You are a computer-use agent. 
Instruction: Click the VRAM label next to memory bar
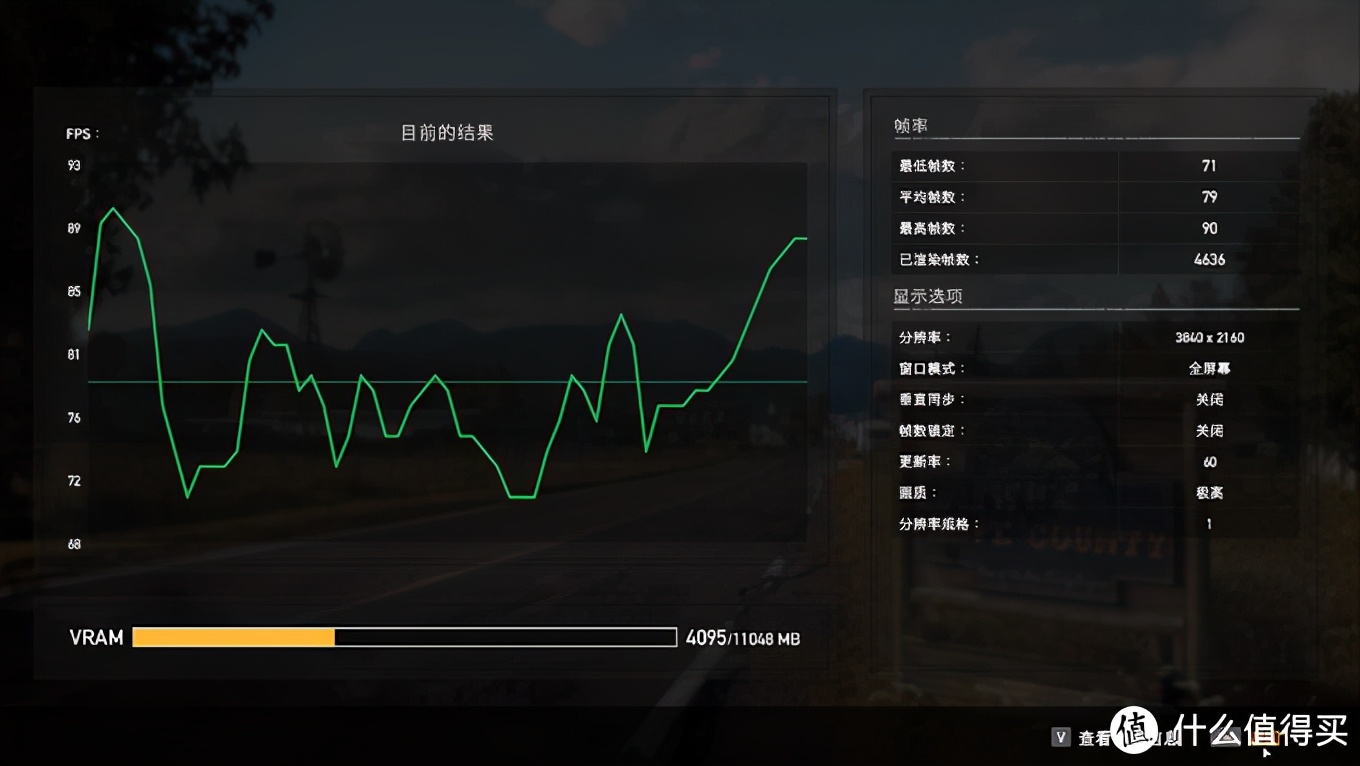tap(96, 637)
